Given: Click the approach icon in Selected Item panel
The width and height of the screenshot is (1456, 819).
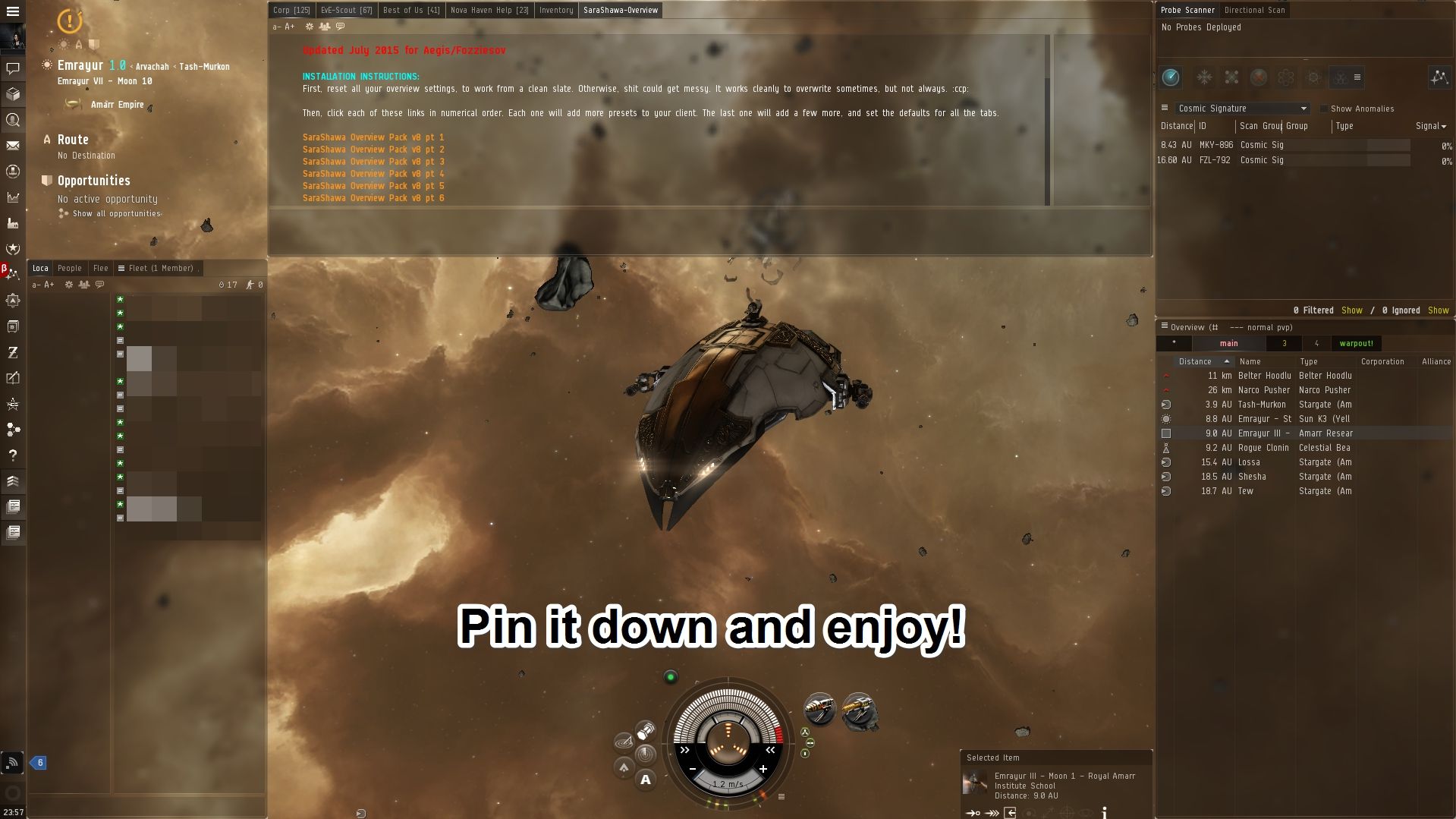Looking at the screenshot, I should [973, 813].
